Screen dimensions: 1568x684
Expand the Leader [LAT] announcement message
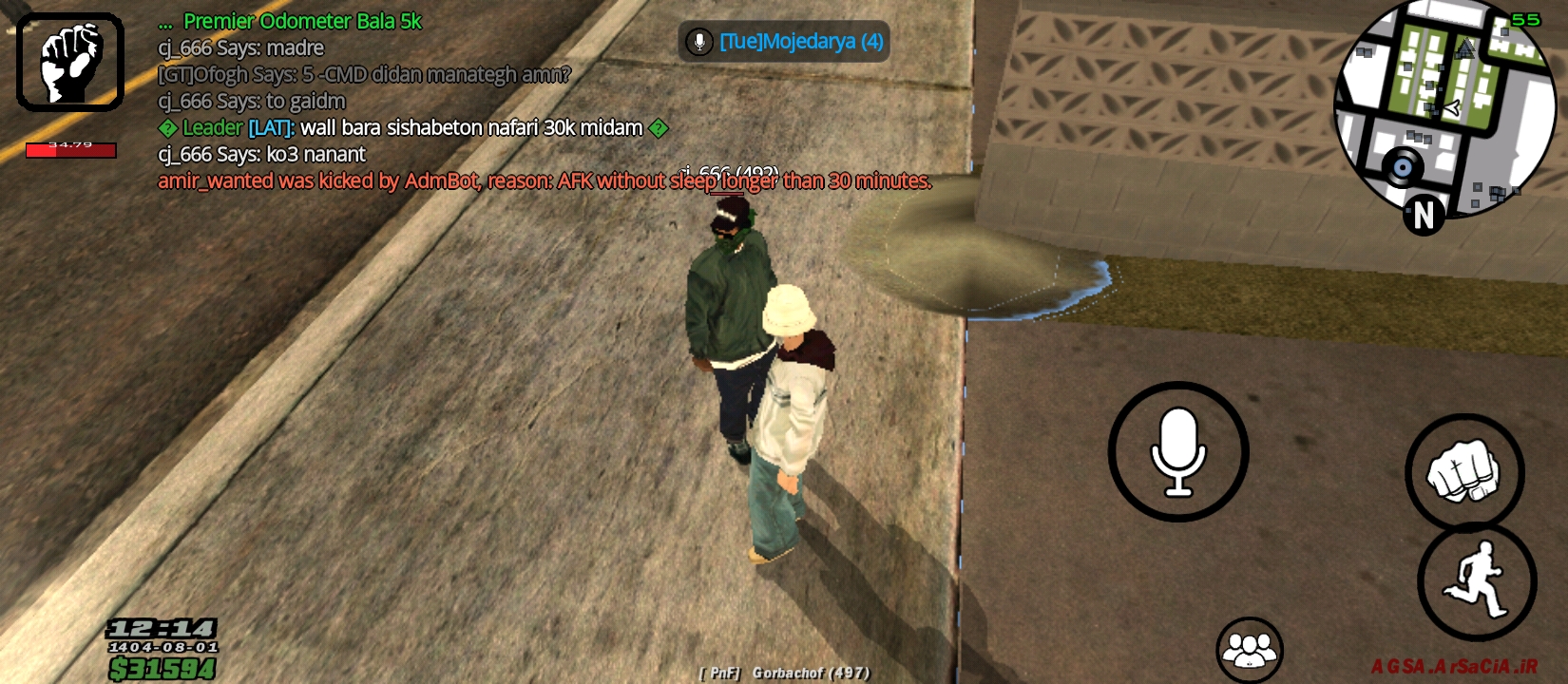coord(409,126)
